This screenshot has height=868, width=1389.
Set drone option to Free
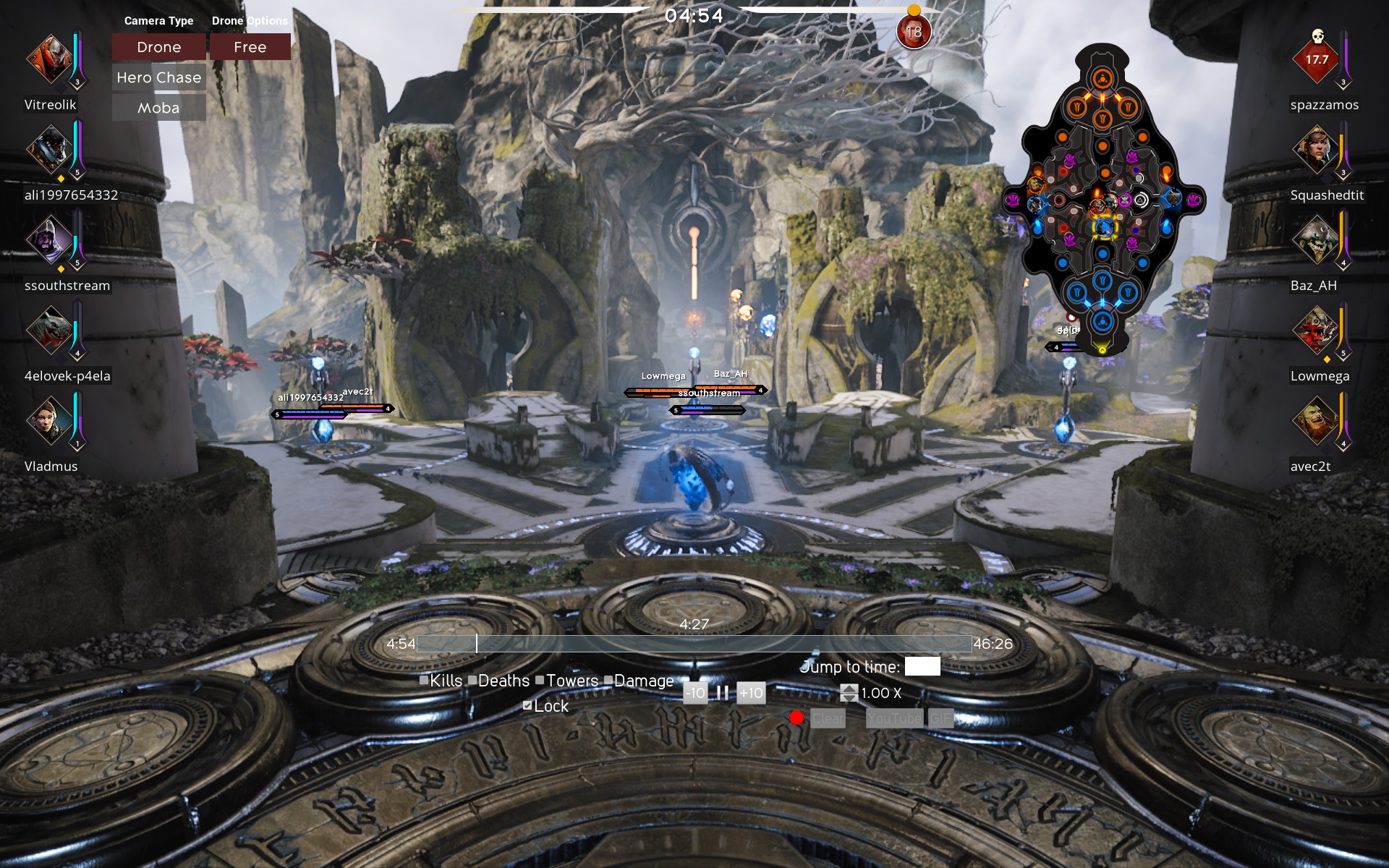(250, 47)
